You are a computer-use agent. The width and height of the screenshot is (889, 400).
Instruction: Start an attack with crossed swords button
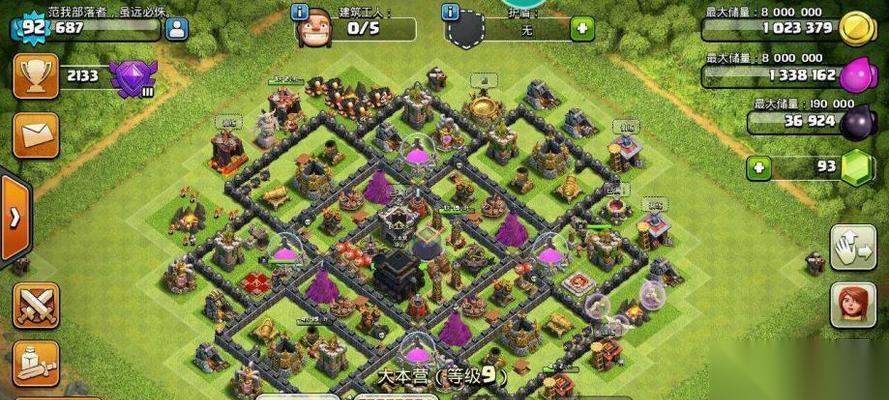tap(35, 304)
